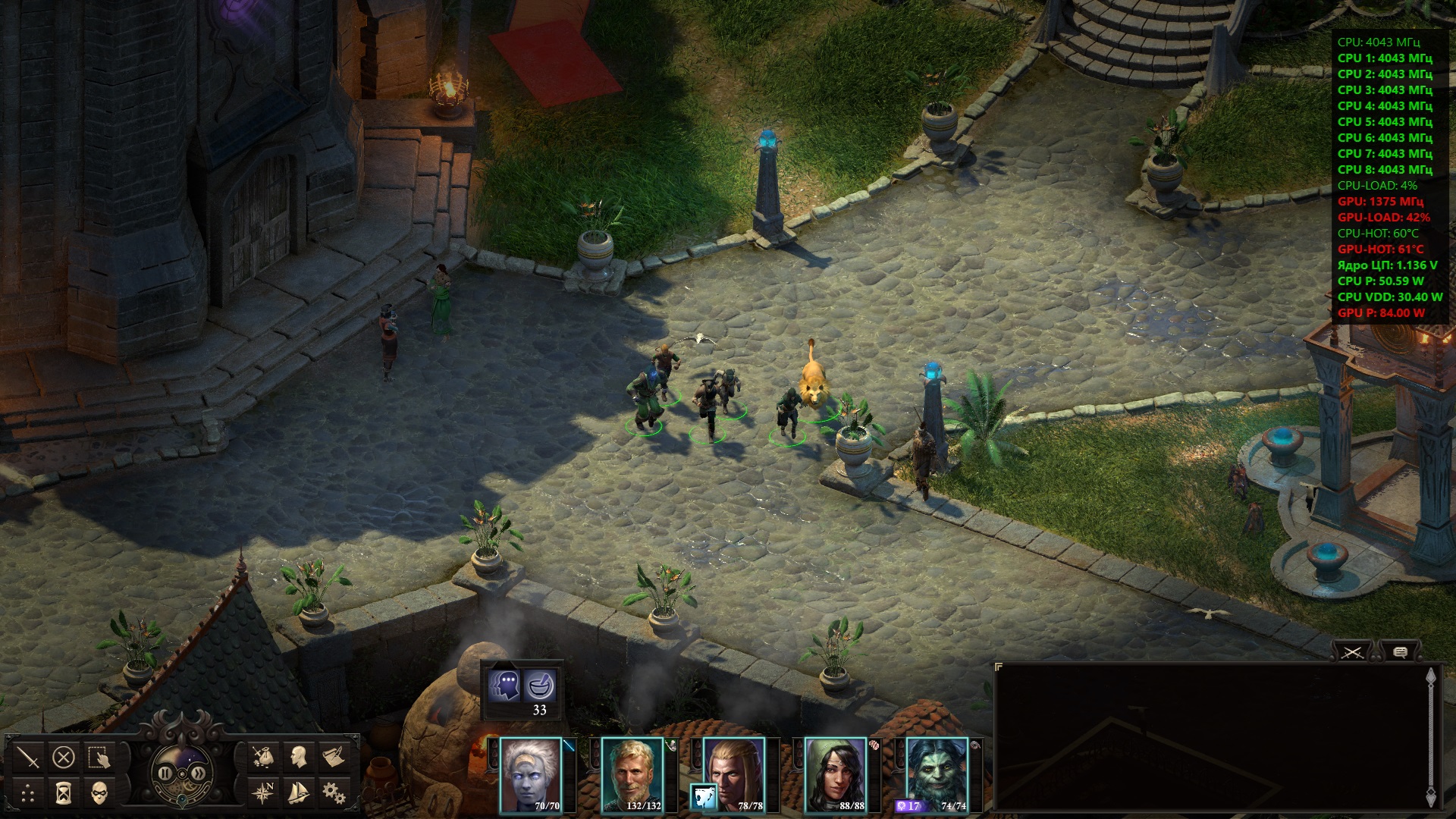The image size is (1456, 819).
Task: Select the dark-haired hooded woman portrait
Action: 835,775
